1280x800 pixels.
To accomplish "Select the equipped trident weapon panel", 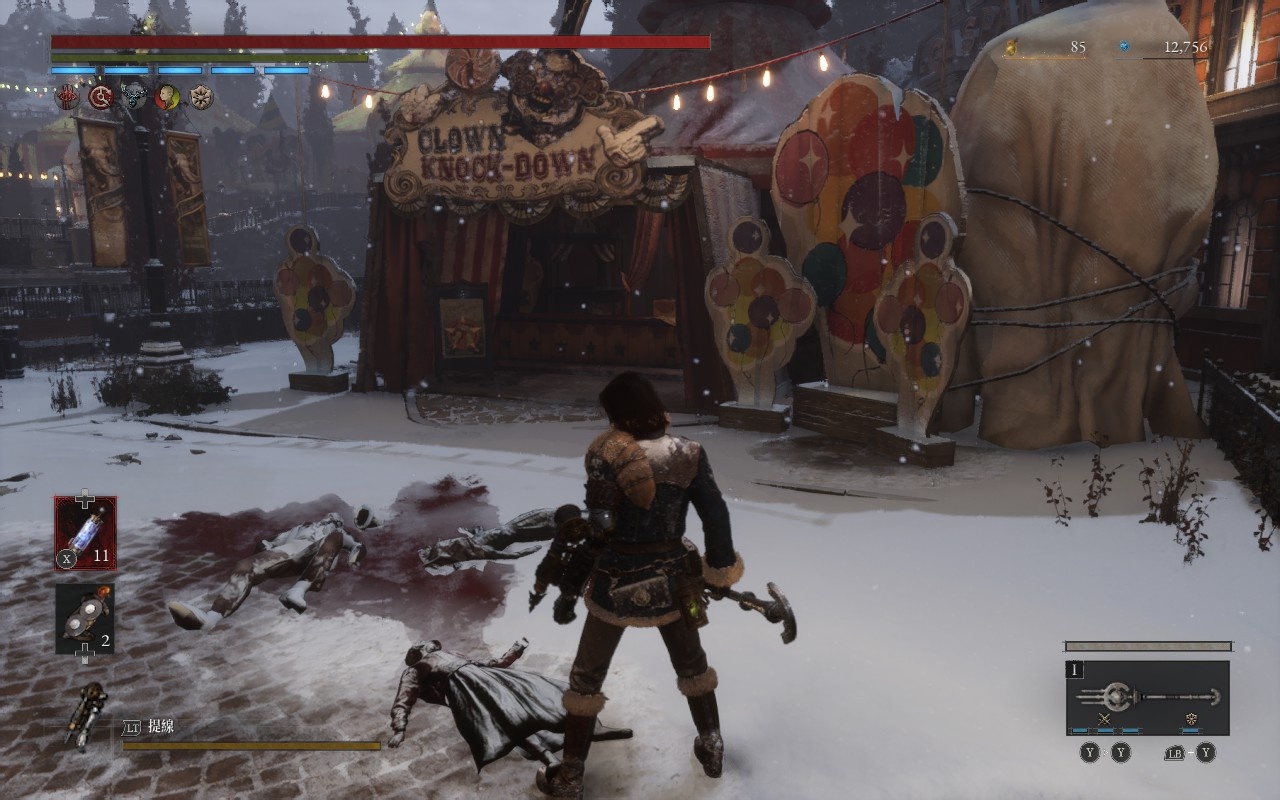I will point(1147,696).
